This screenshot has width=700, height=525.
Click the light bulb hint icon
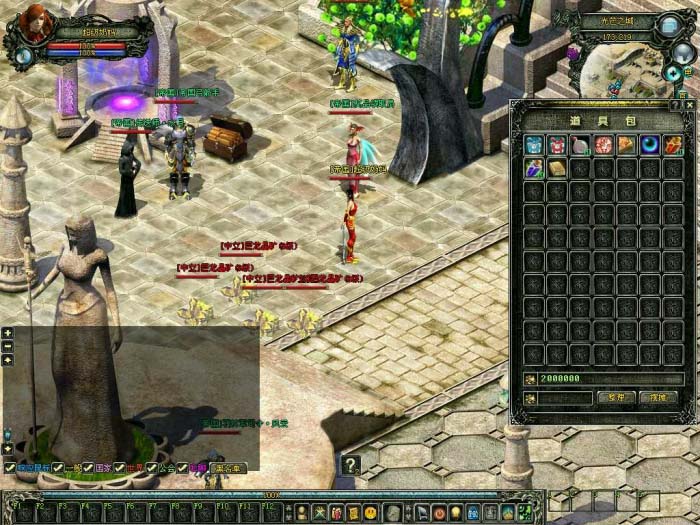tap(456, 513)
